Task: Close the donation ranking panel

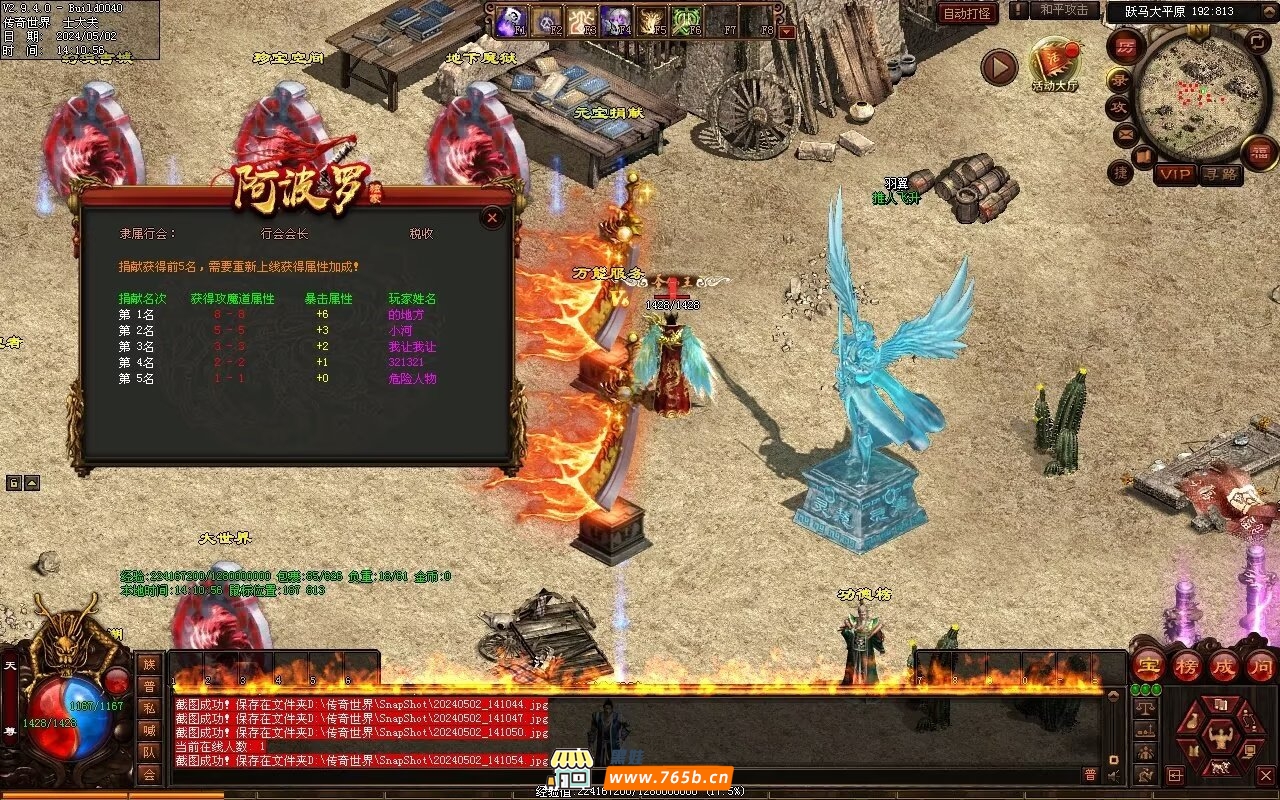Action: (491, 217)
